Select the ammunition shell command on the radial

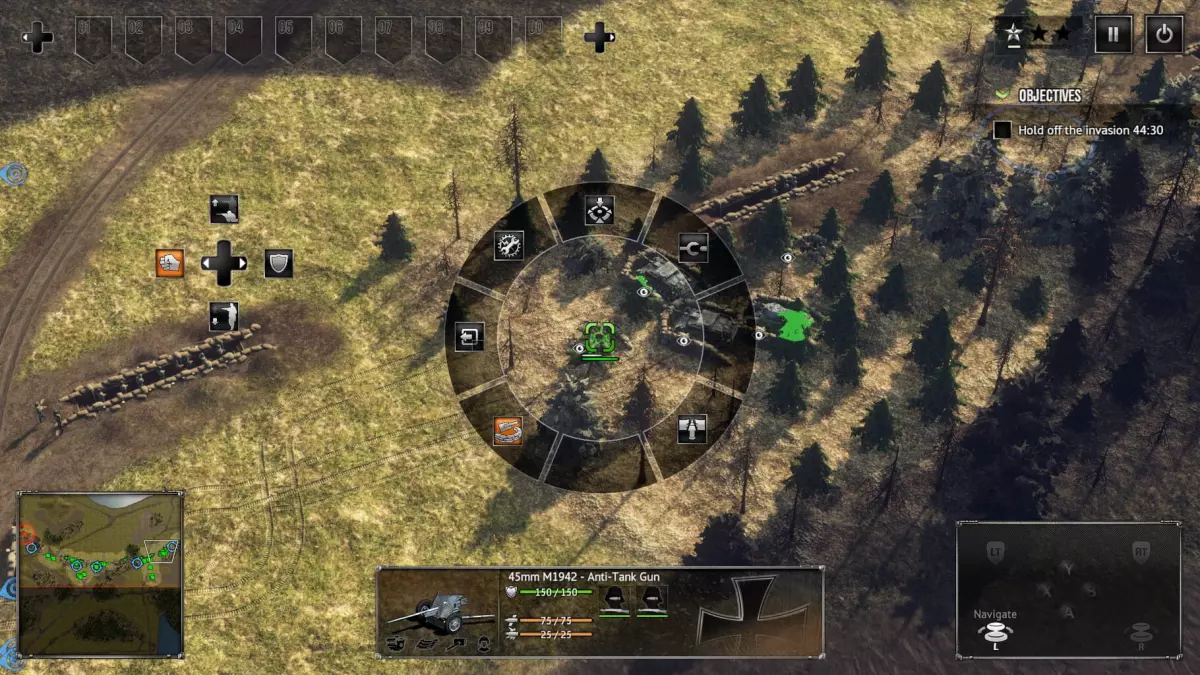click(x=691, y=429)
